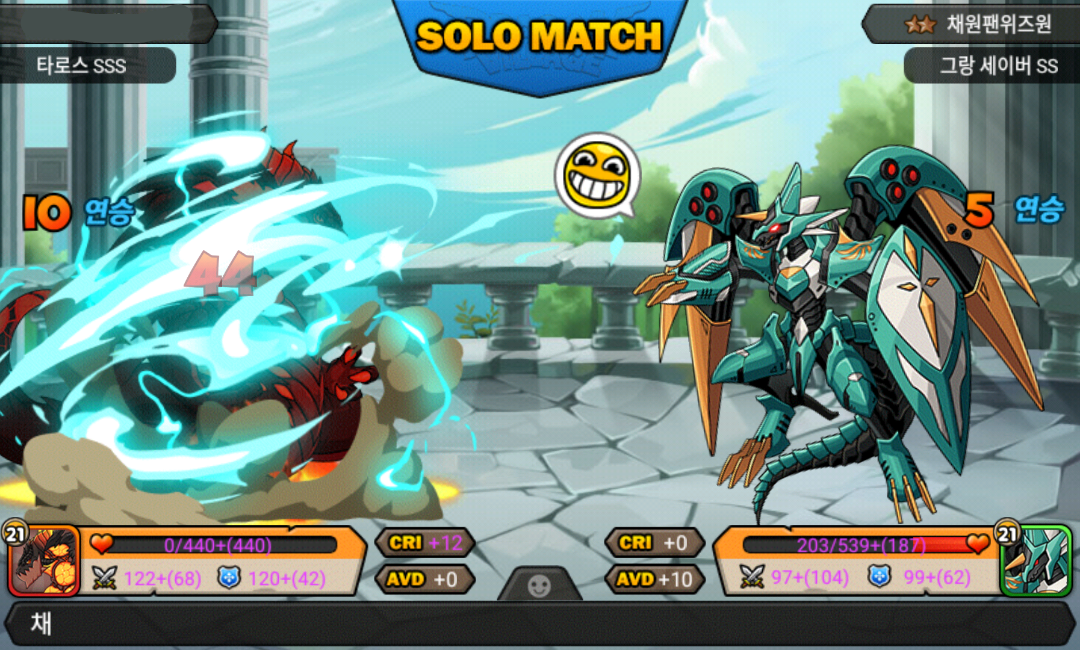Screen dimensions: 1080x650
Task: Open the smiley emoticon button
Action: [540, 586]
